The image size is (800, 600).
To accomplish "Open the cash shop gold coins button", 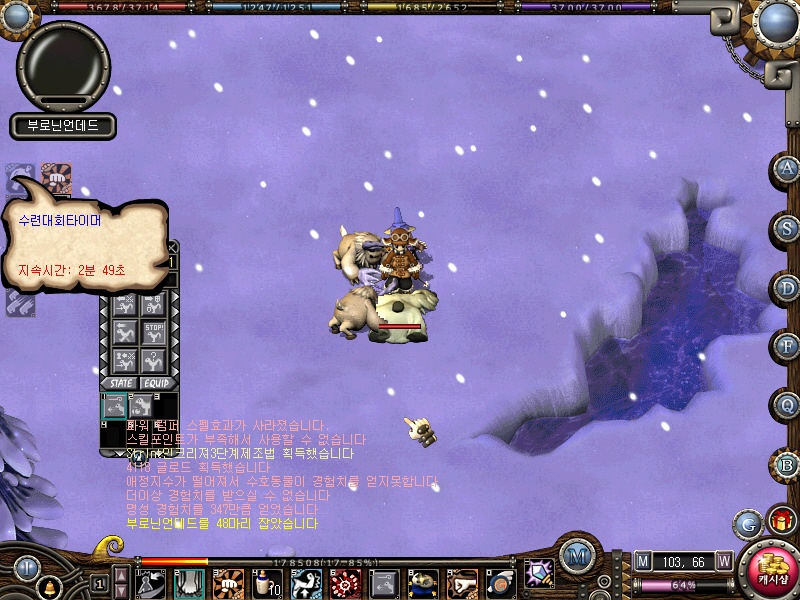I will tap(772, 572).
